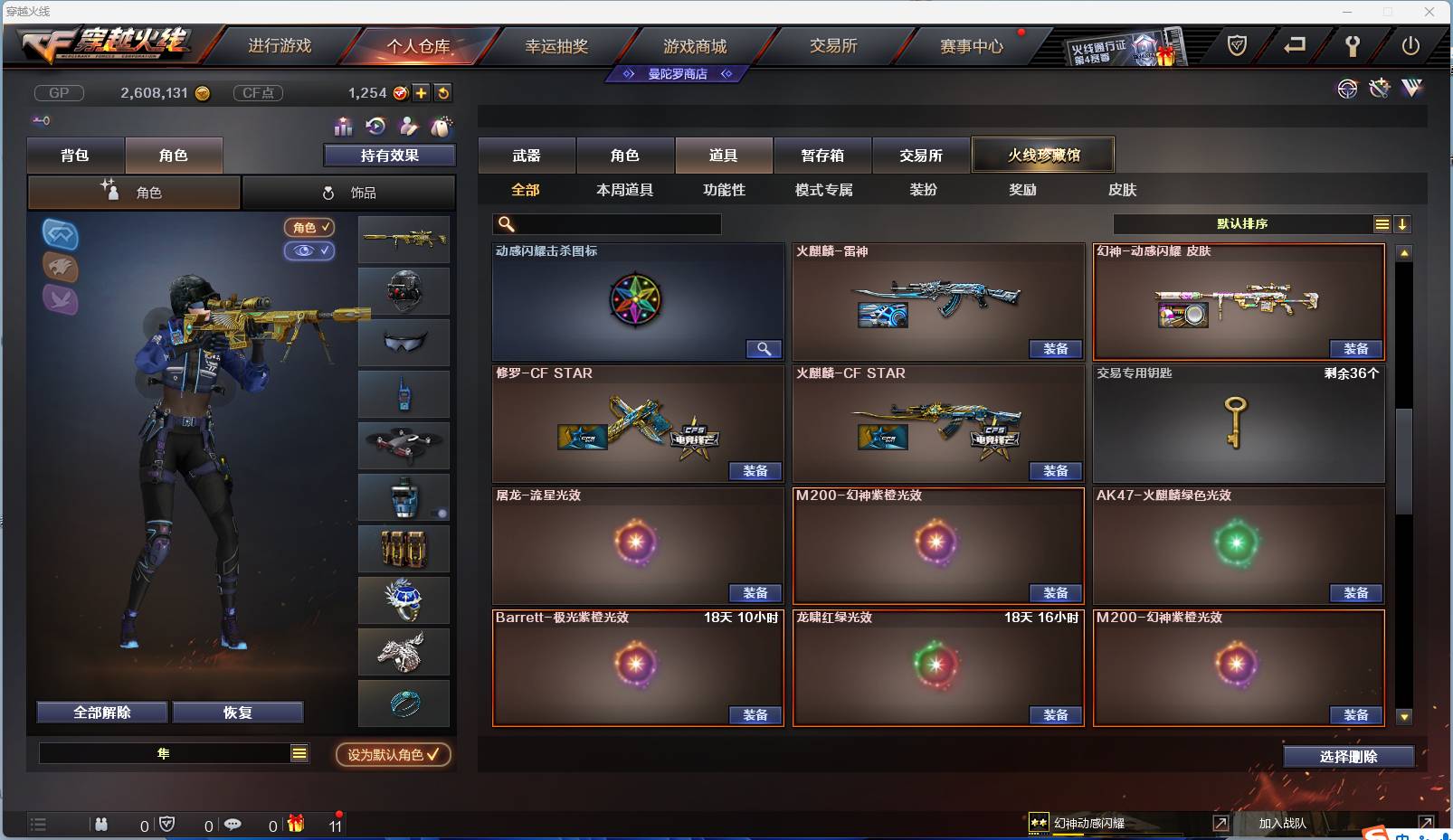The height and width of the screenshot is (840, 1453).
Task: Open the magnifier preview on 动感闪耀击杀图标
Action: pos(764,348)
